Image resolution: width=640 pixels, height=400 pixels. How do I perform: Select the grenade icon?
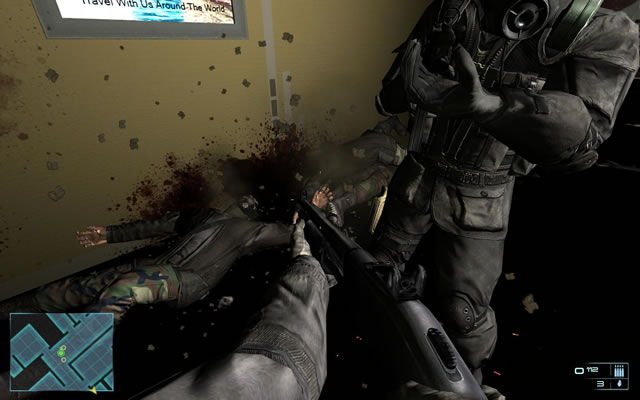click(620, 384)
